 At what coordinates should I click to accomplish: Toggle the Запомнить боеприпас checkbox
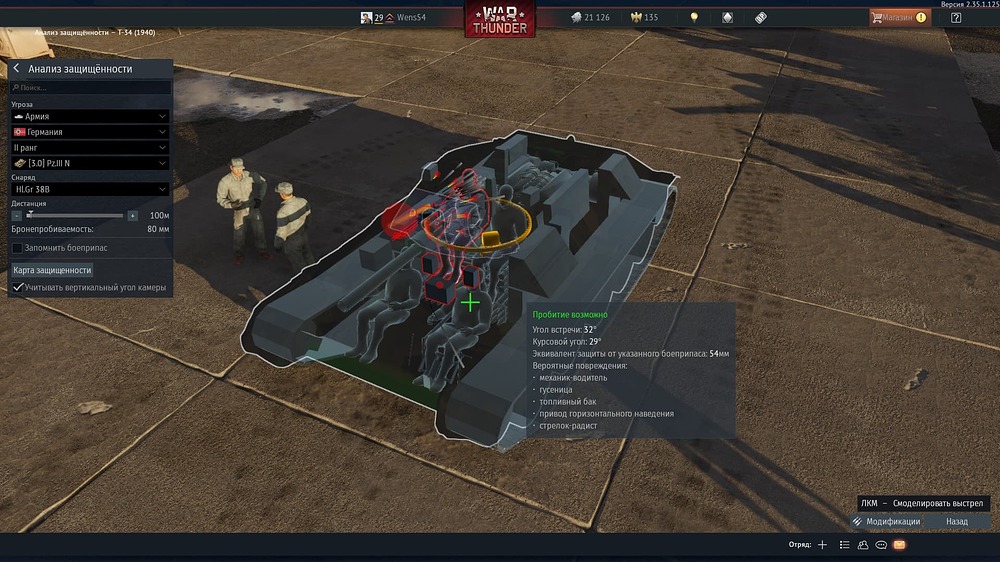[x=17, y=247]
